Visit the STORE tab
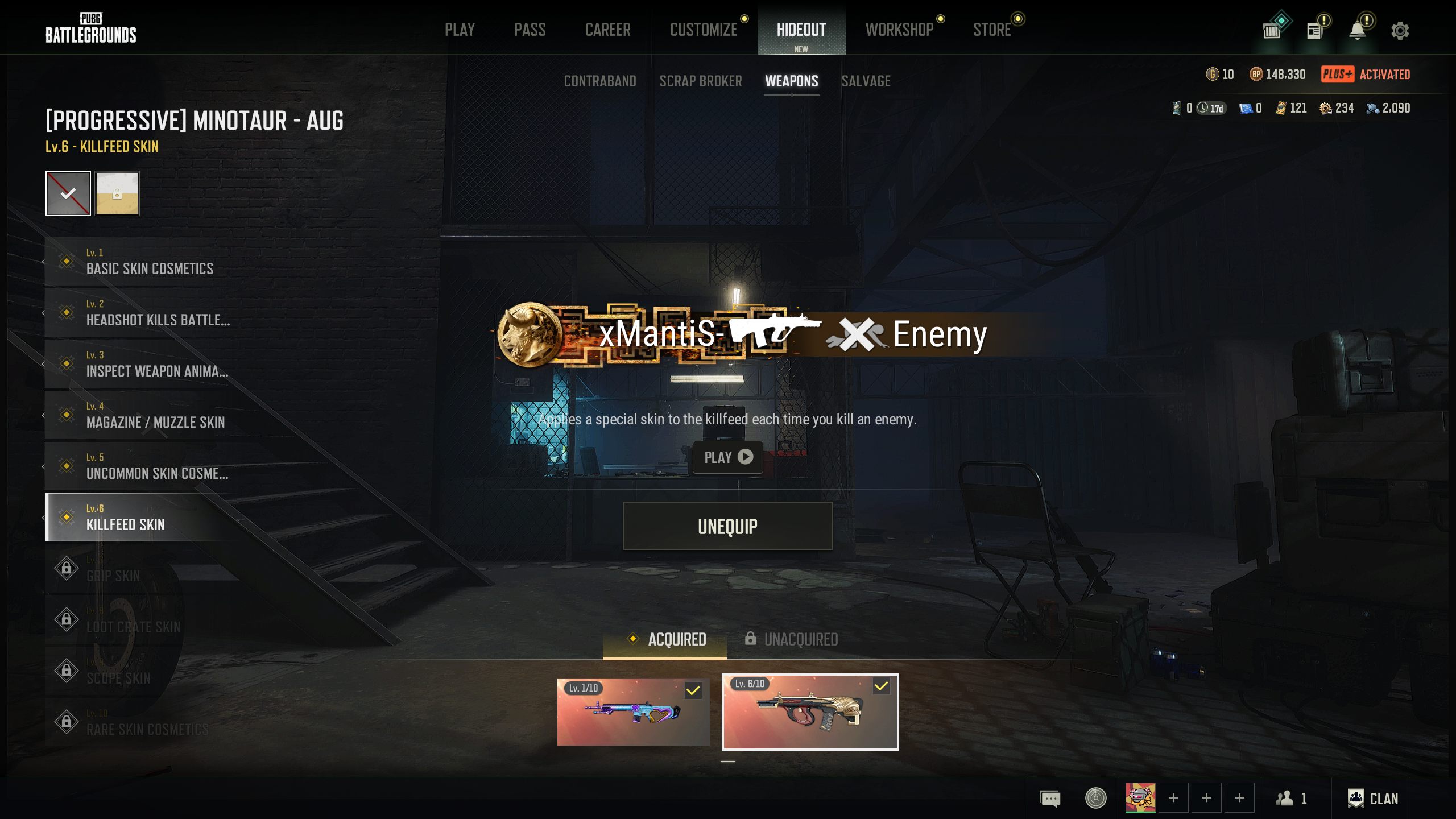The image size is (1456, 819). coord(991,30)
